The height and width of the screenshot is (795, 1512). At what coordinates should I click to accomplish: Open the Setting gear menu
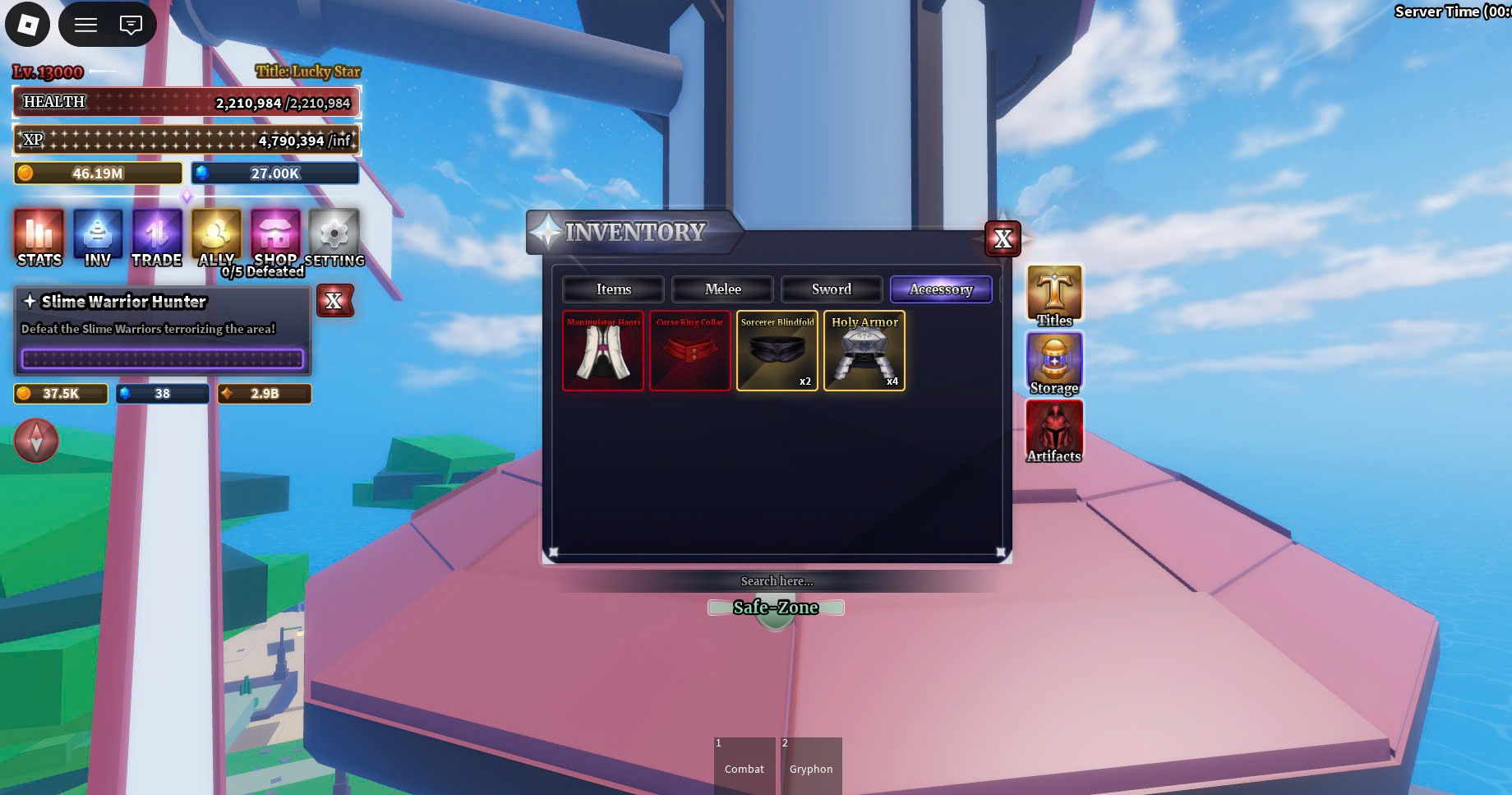[x=334, y=237]
